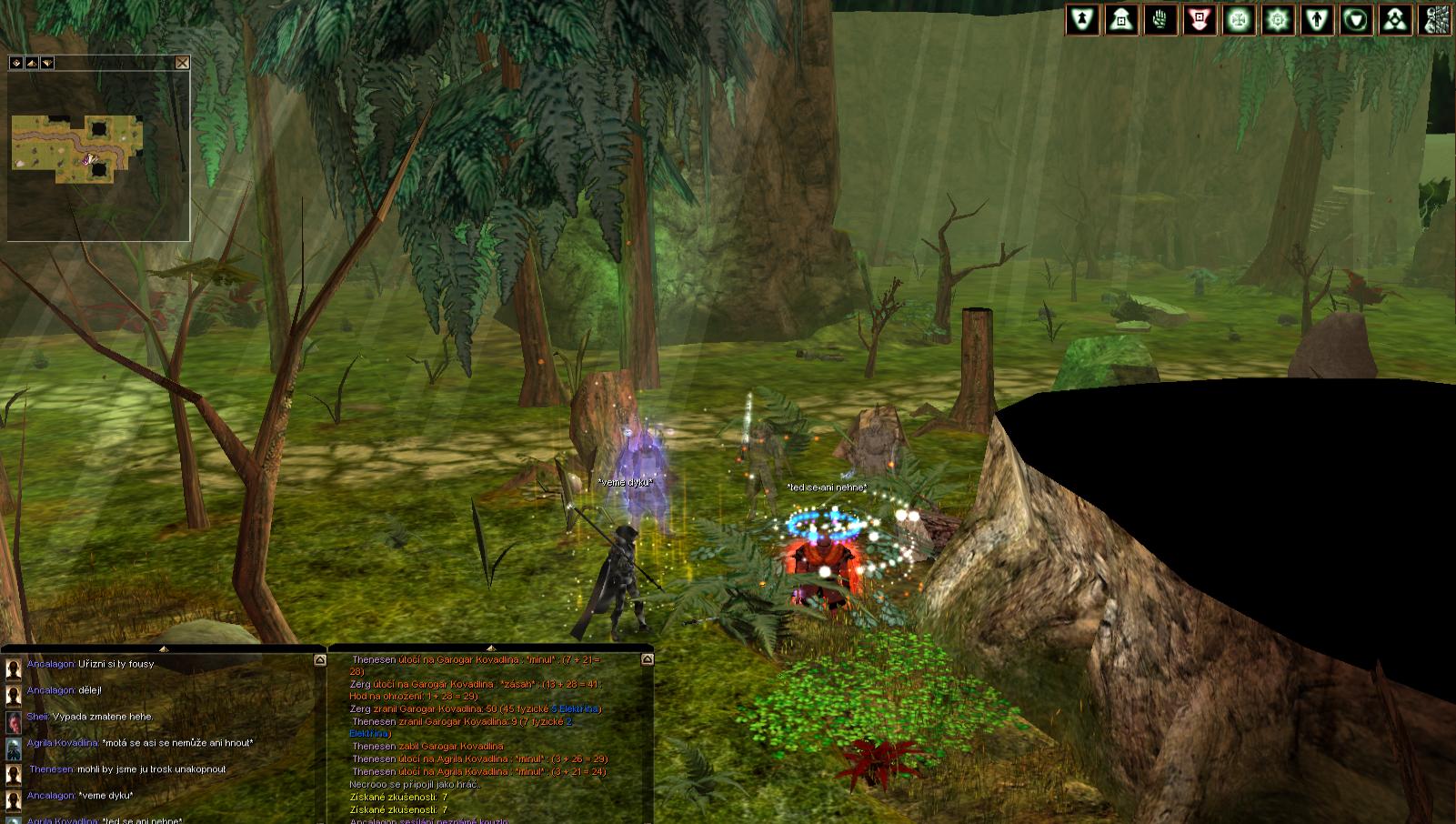Click Agrila Kovadlina's helmeted chat portrait
The height and width of the screenshot is (824, 1456).
14,749
